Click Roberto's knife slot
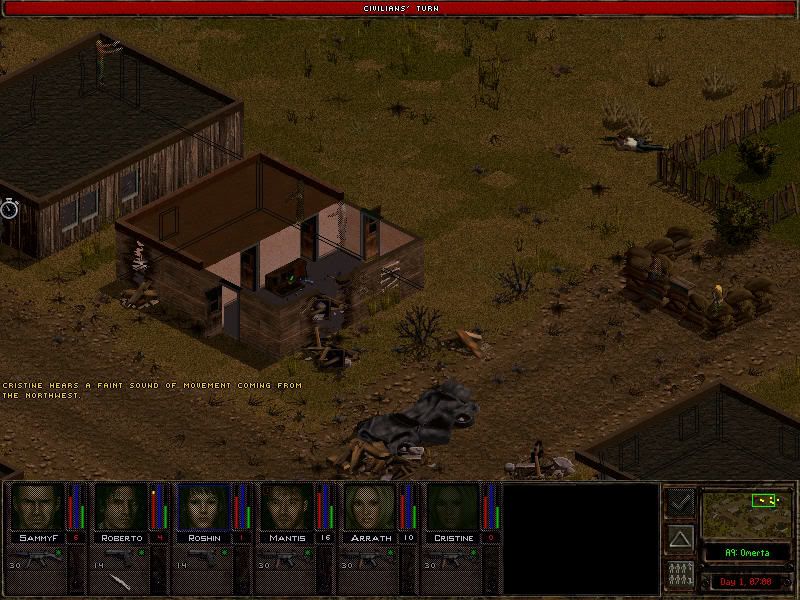Image resolution: width=800 pixels, height=600 pixels. pyautogui.click(x=120, y=581)
